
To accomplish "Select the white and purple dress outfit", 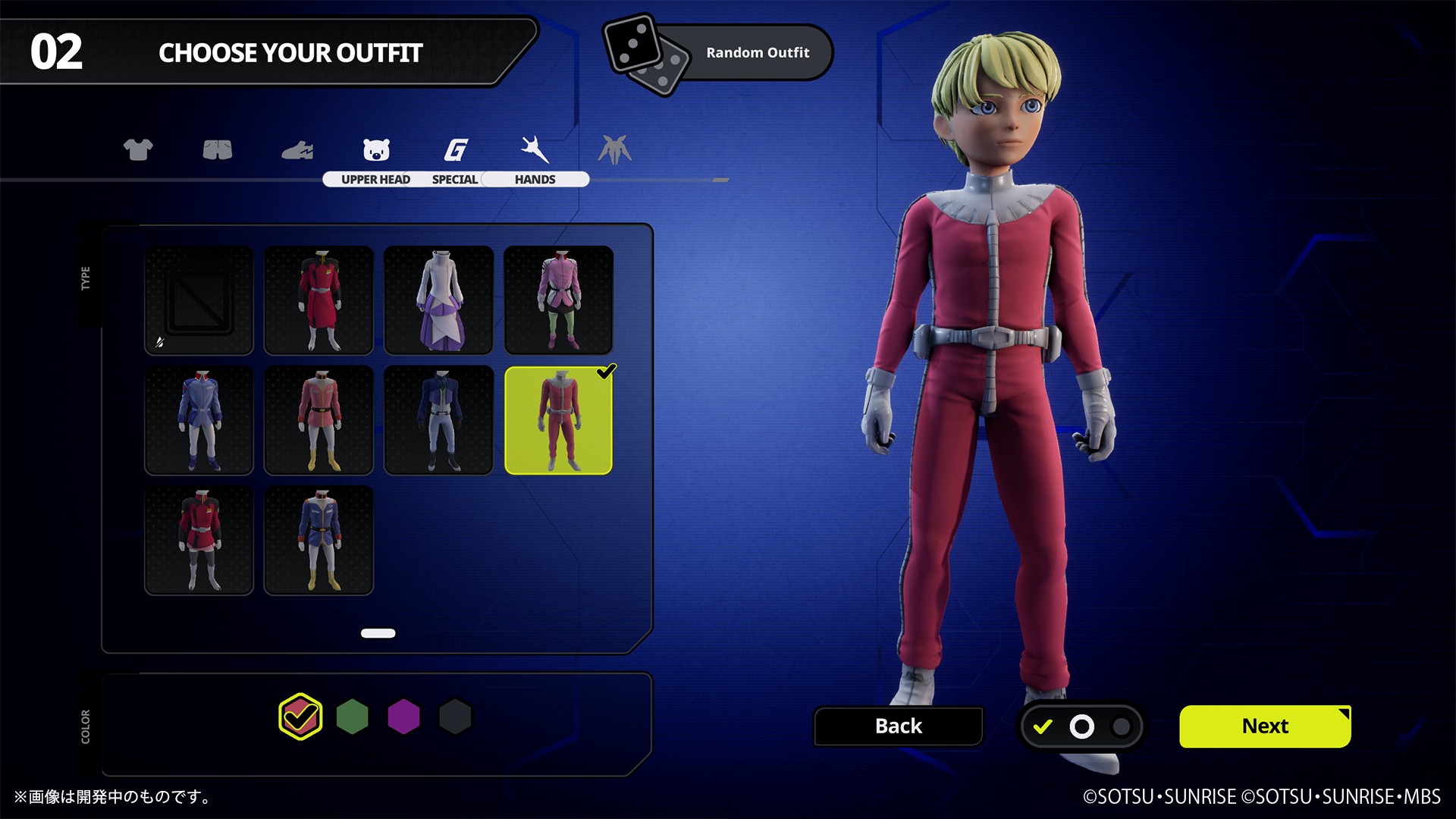I will coord(438,300).
